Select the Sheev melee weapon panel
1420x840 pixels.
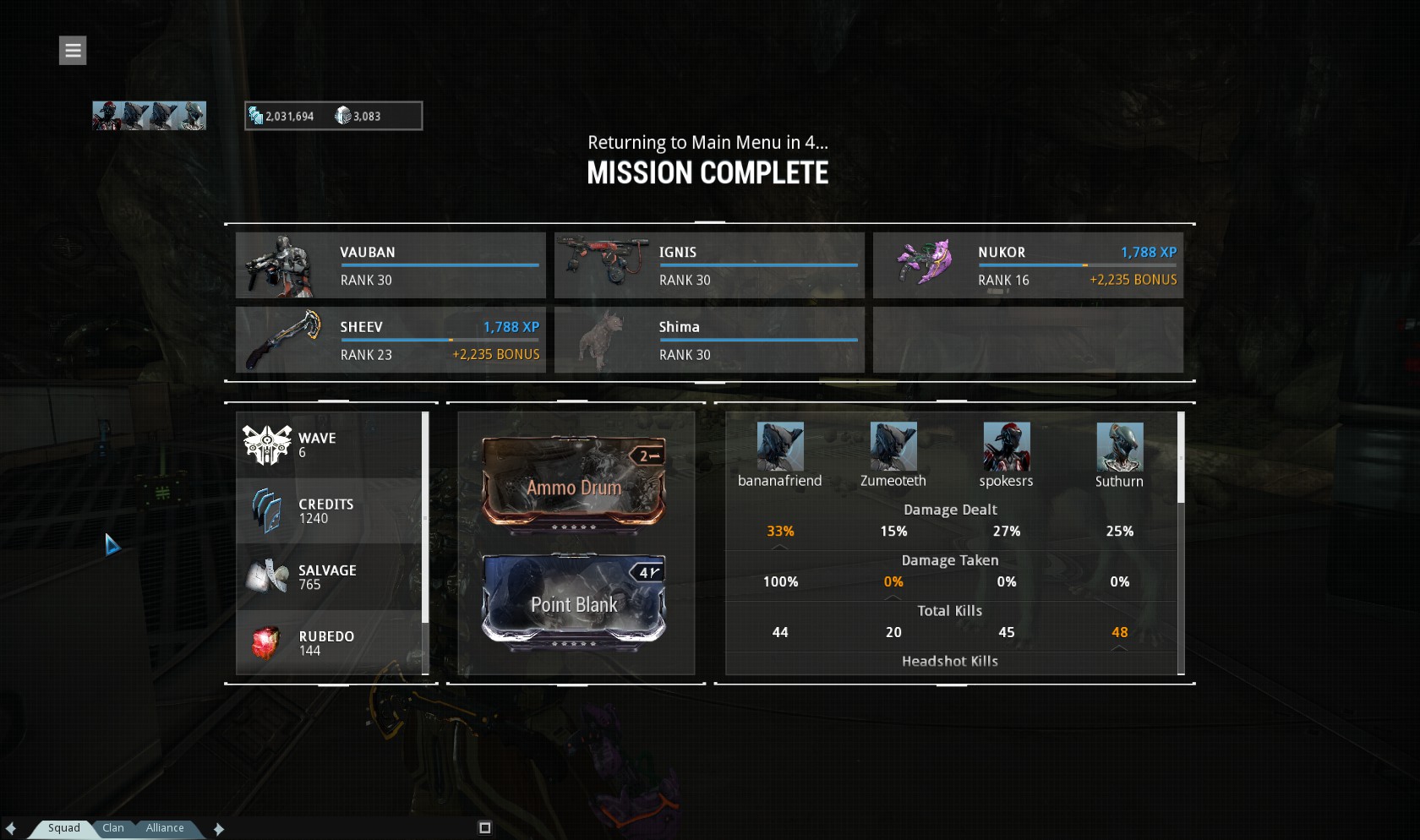point(390,340)
